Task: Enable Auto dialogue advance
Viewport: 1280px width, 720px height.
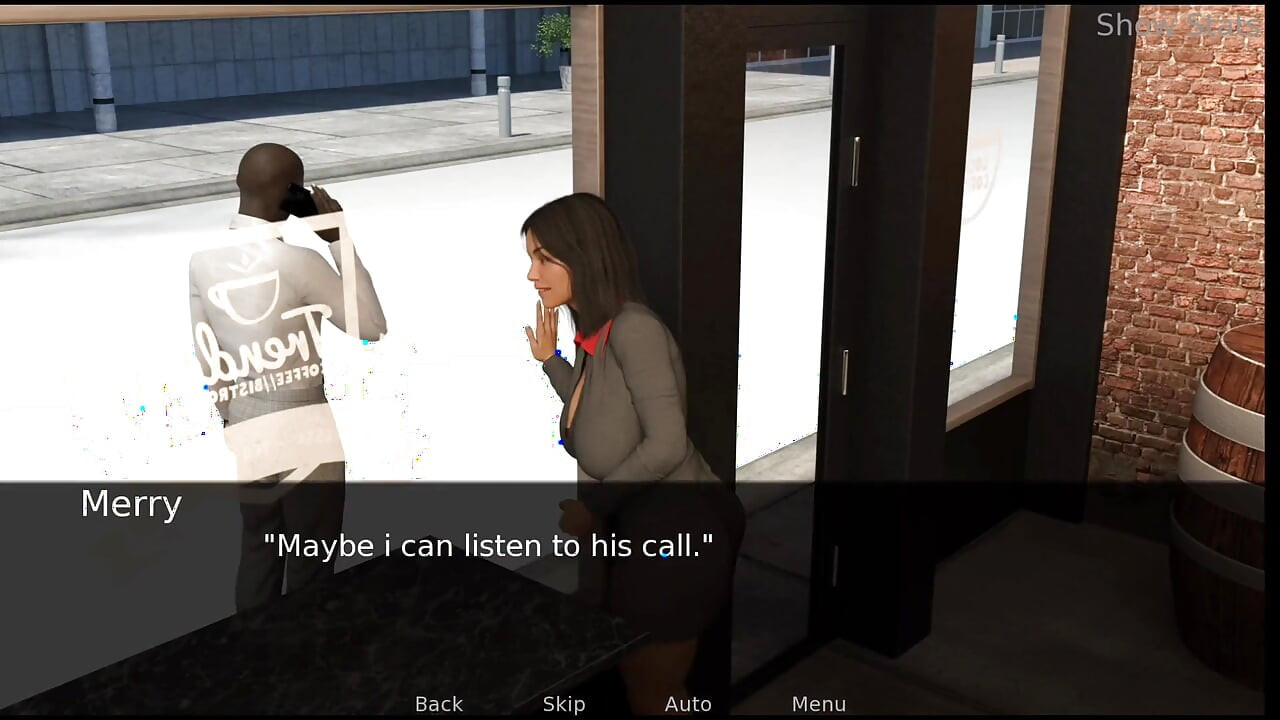Action: tap(688, 704)
